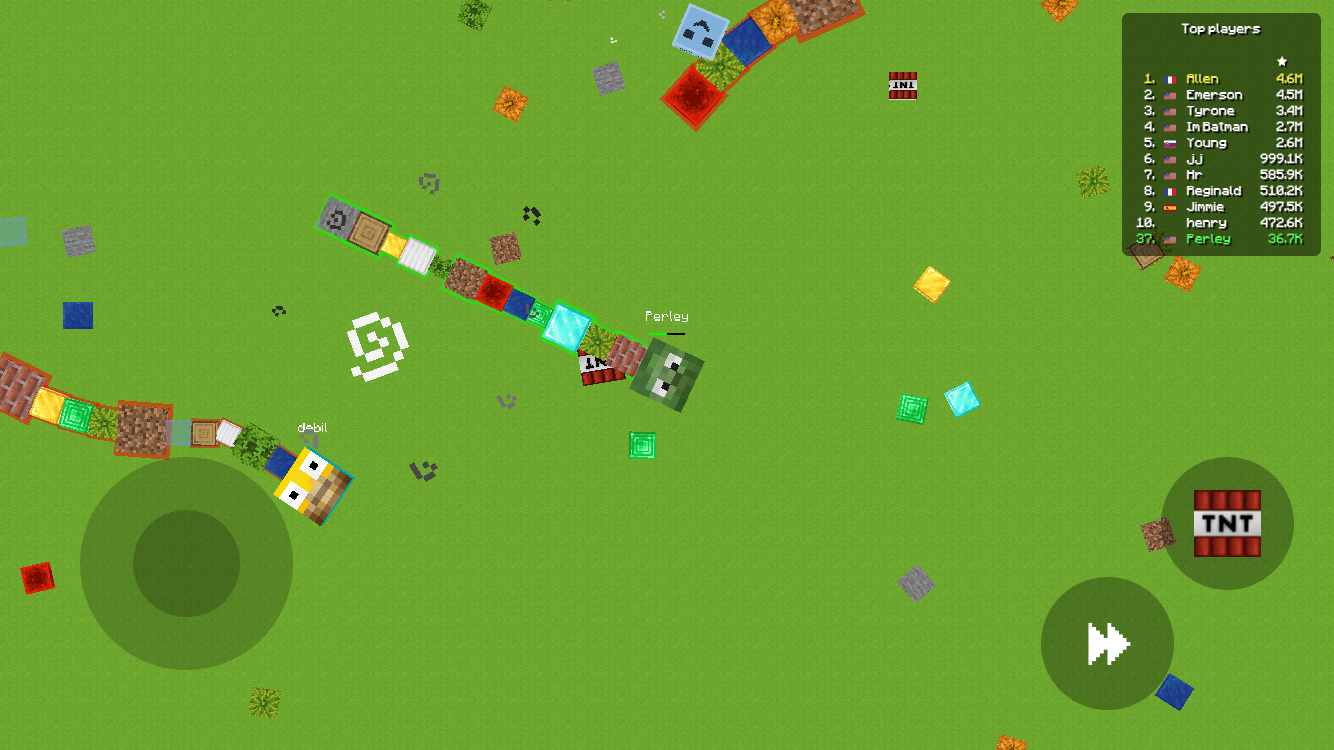Screen dimensions: 1334x750
Task: Click the French flag beside Allen
Action: click(x=1168, y=78)
